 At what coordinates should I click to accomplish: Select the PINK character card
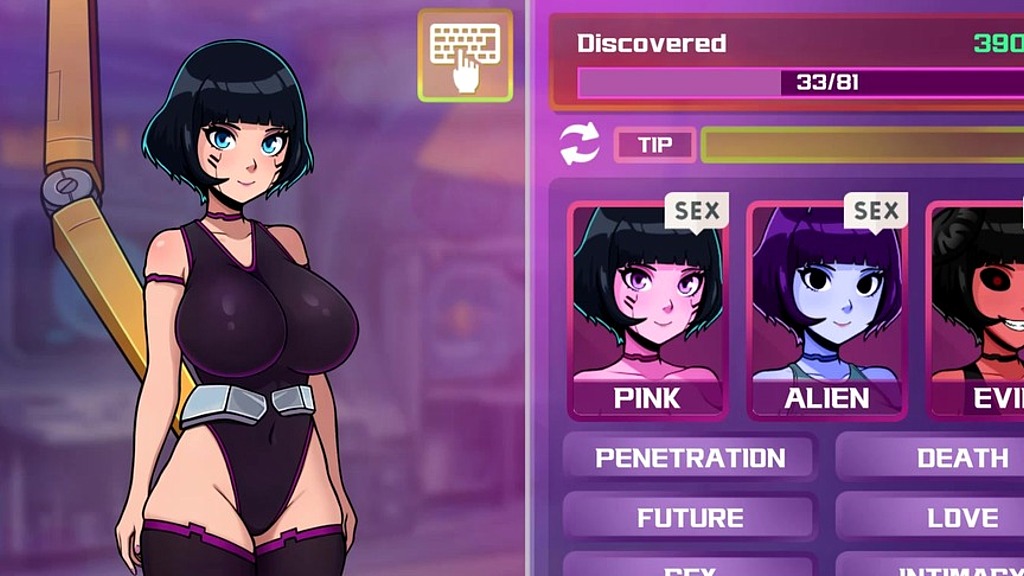(x=647, y=310)
